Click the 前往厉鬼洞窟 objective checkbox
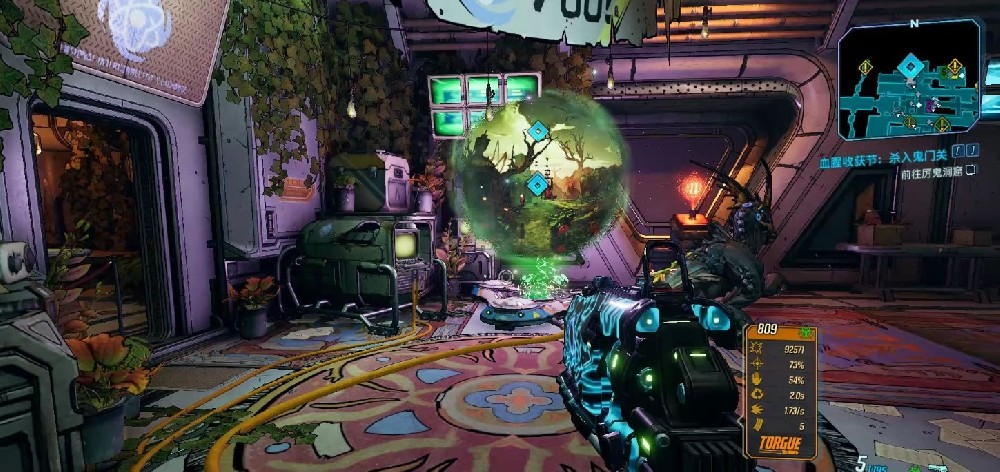 [970, 173]
